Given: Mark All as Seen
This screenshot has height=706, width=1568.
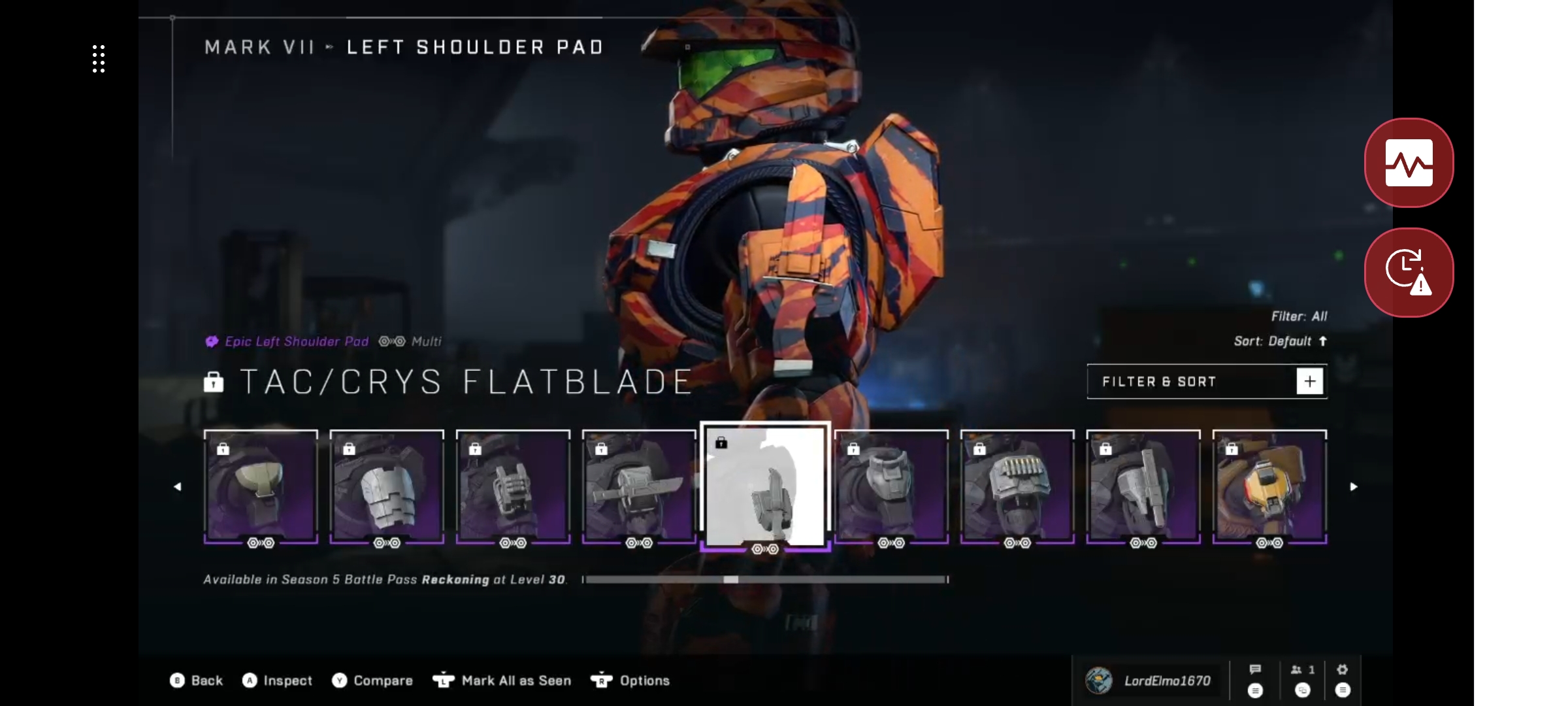Looking at the screenshot, I should click(x=502, y=681).
